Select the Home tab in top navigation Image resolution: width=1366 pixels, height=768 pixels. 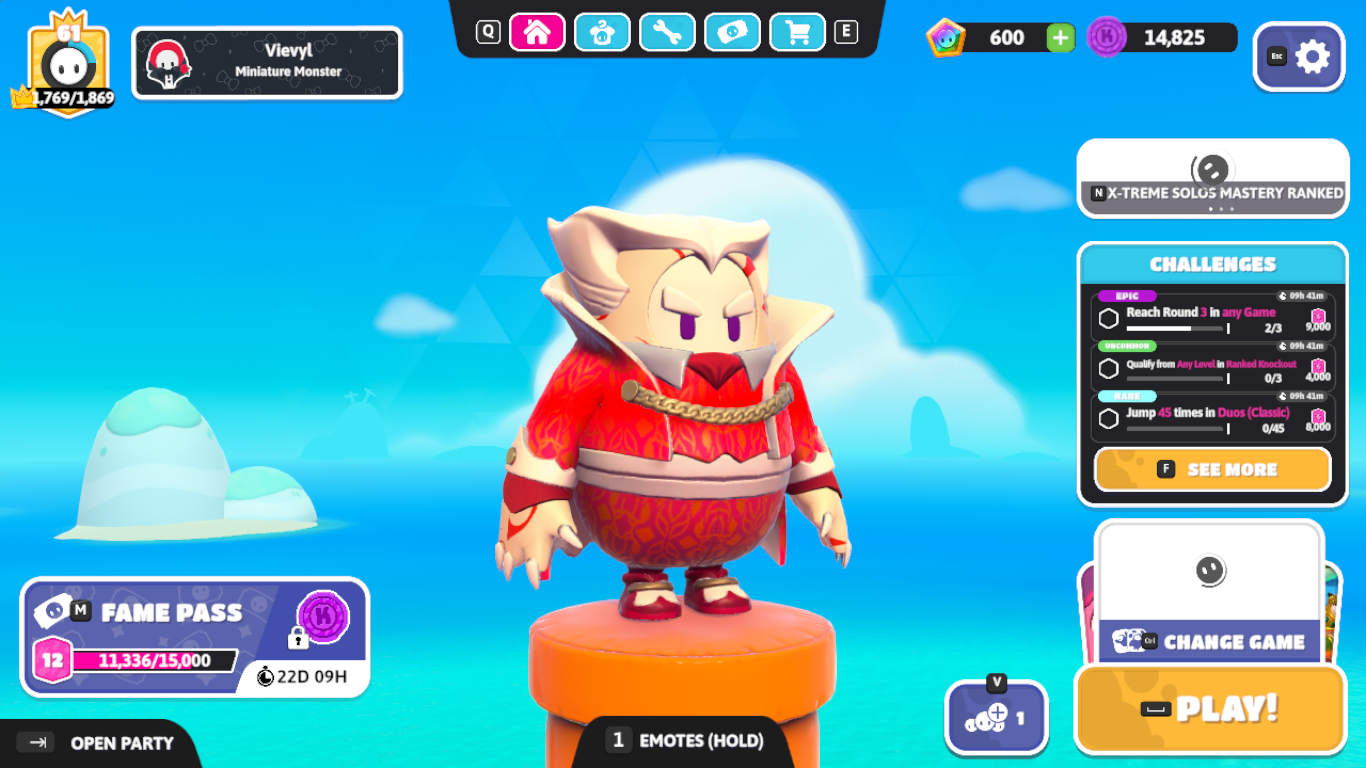[x=537, y=32]
